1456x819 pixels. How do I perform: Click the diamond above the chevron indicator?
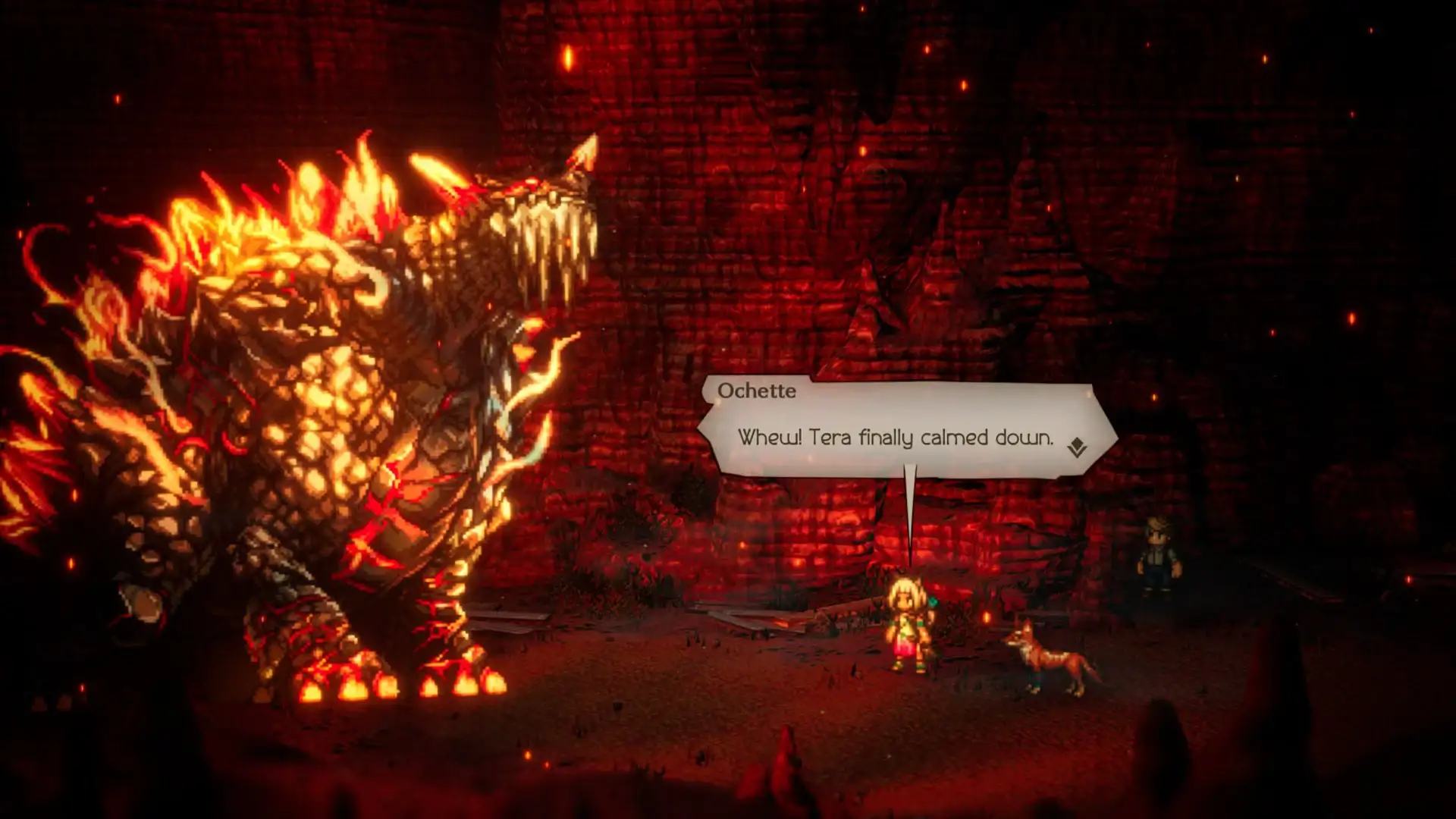1077,442
